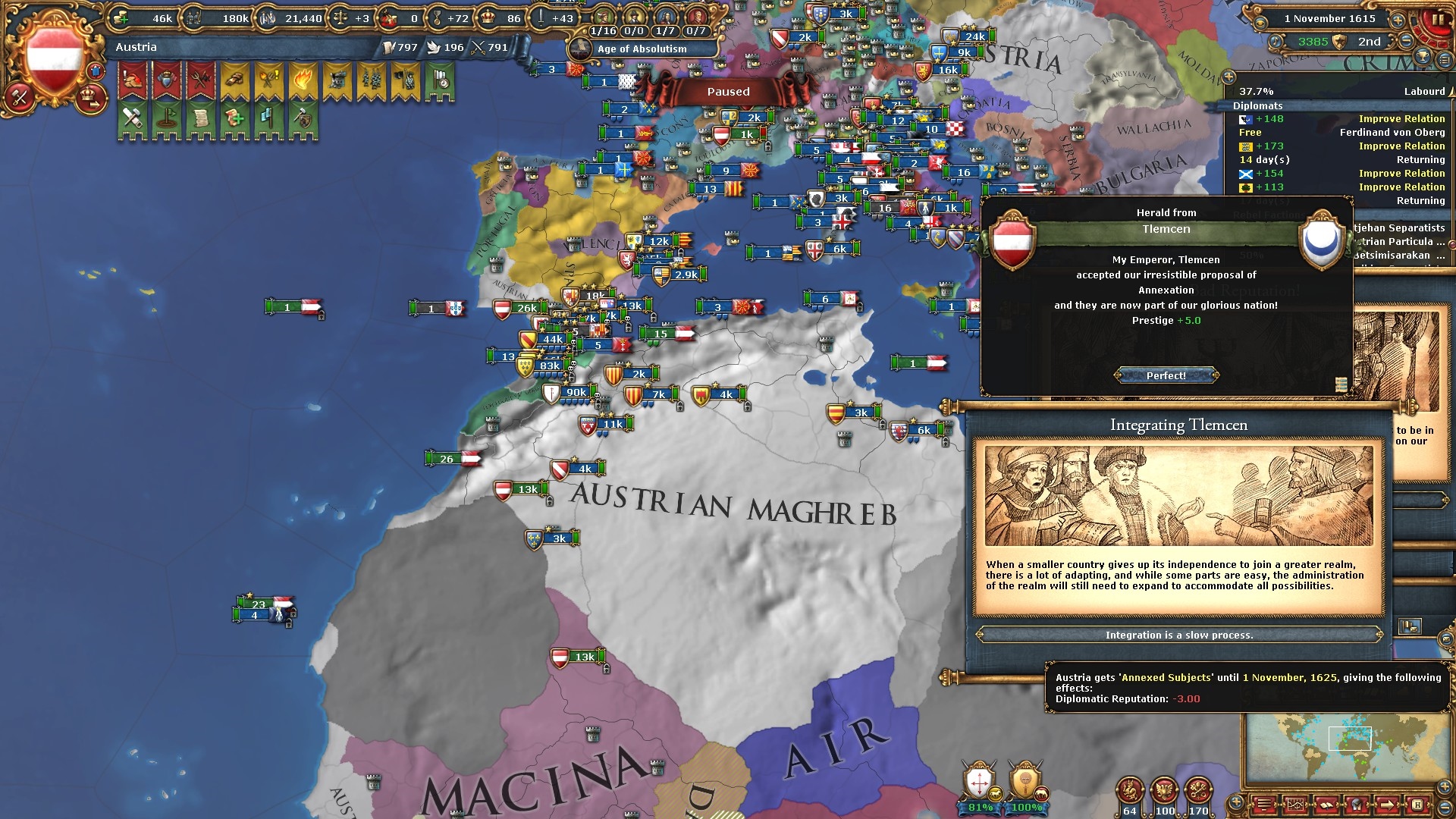Select the Ferdinand von Oberg diplomat row
This screenshot has width=1456, height=819.
click(1341, 133)
